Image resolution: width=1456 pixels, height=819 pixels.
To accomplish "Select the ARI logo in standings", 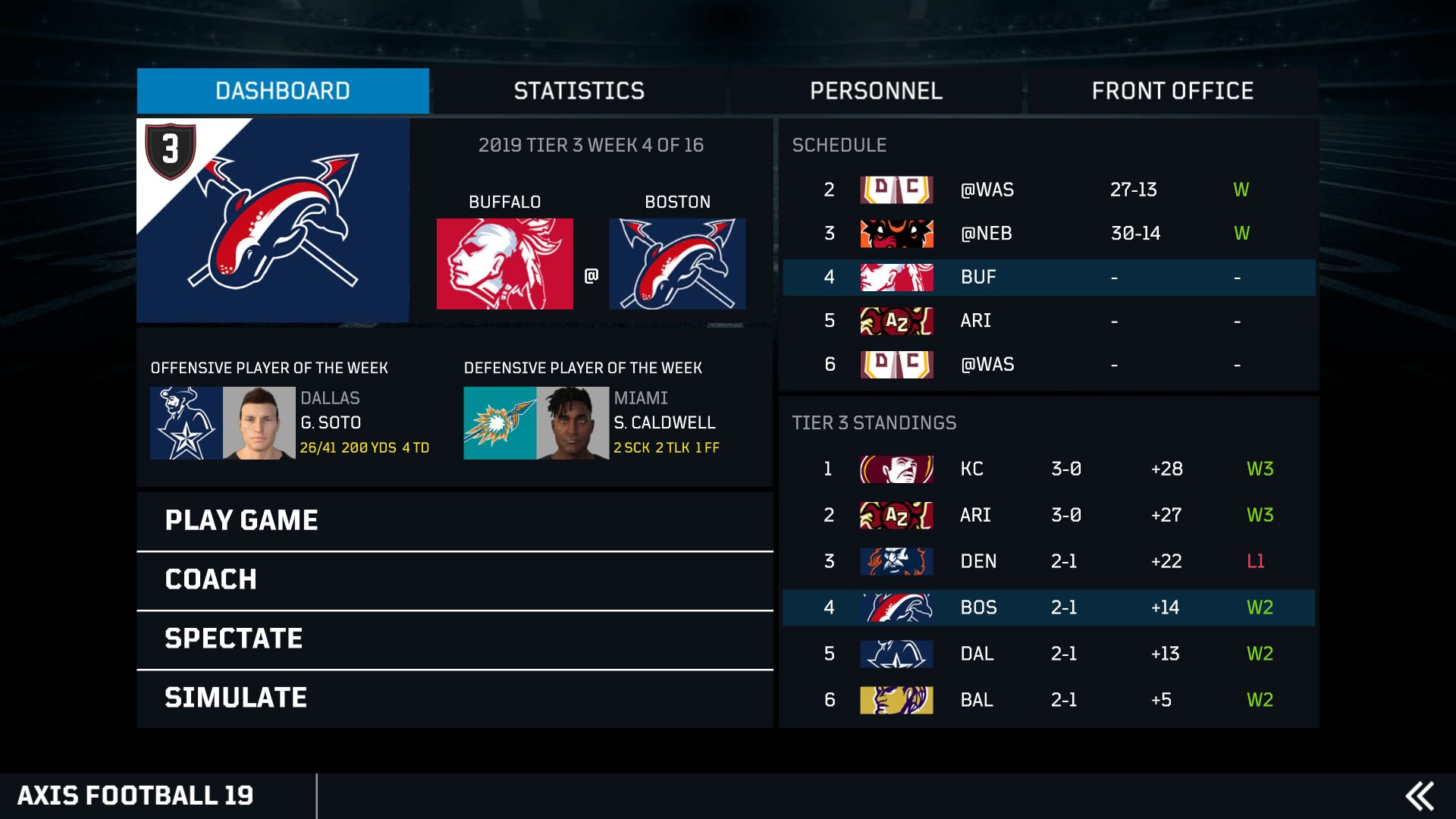I will pos(896,515).
